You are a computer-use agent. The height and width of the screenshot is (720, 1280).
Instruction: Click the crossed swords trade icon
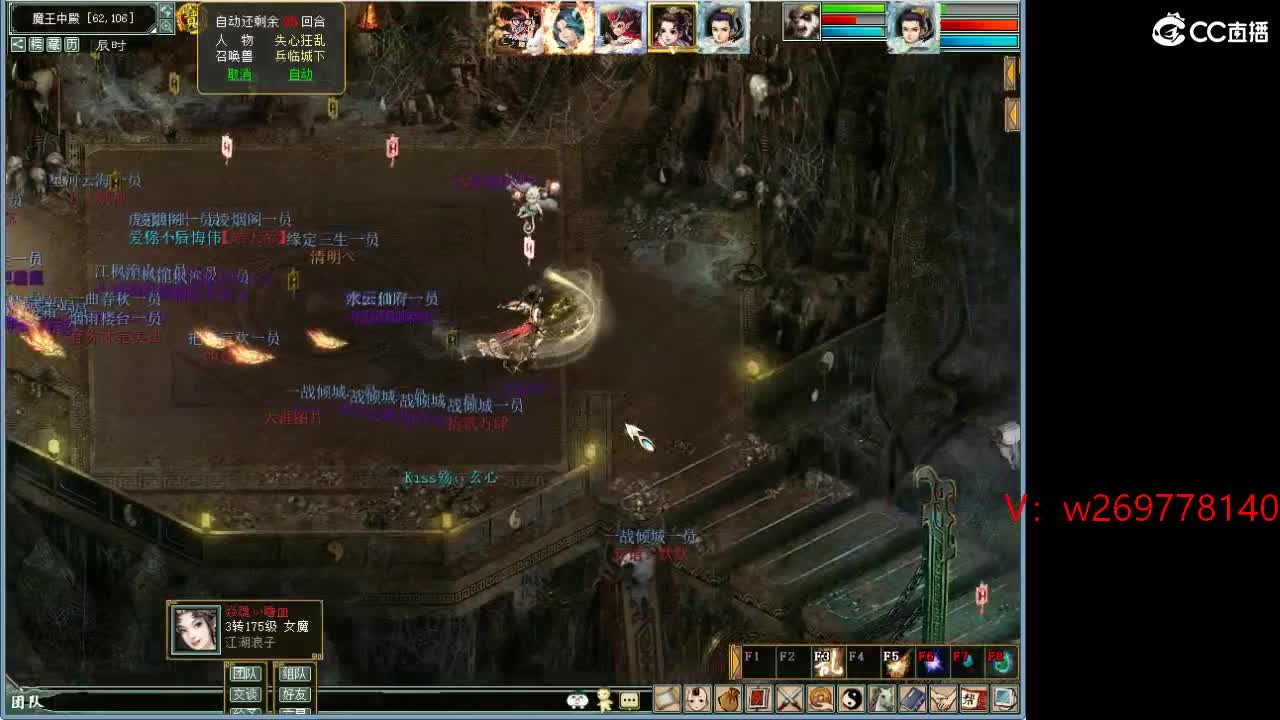pyautogui.click(x=789, y=698)
